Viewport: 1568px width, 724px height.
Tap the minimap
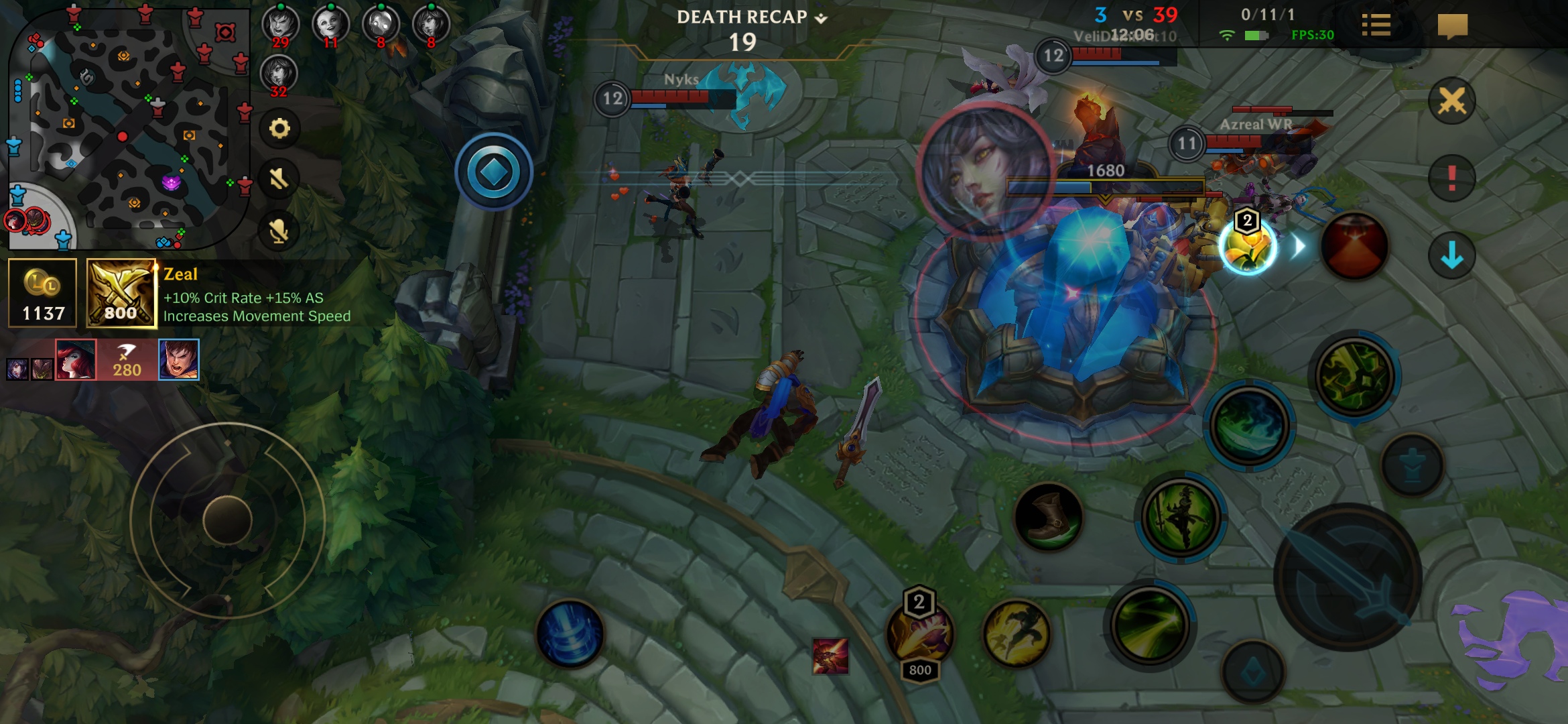point(127,127)
